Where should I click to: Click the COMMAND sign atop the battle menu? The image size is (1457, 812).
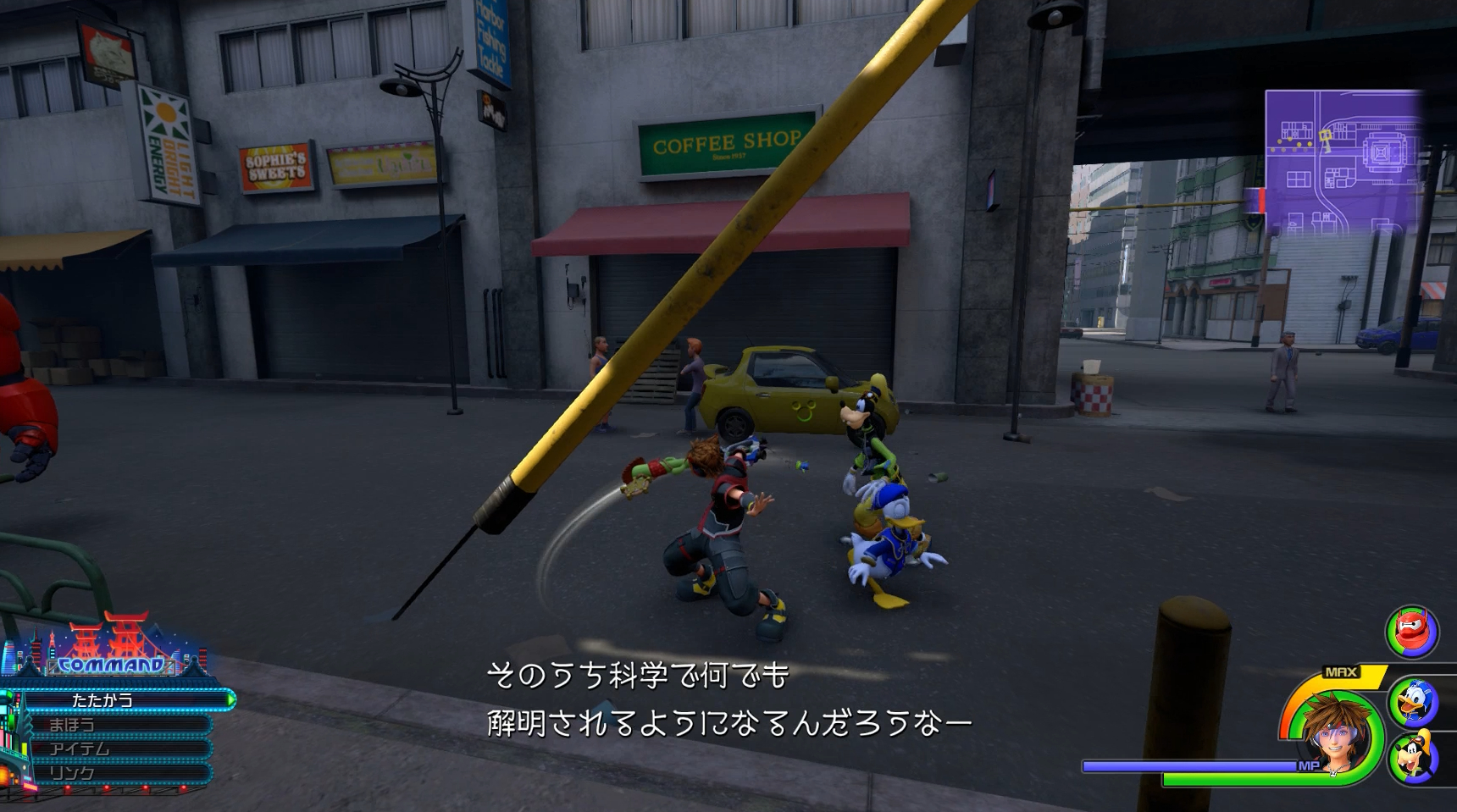110,666
